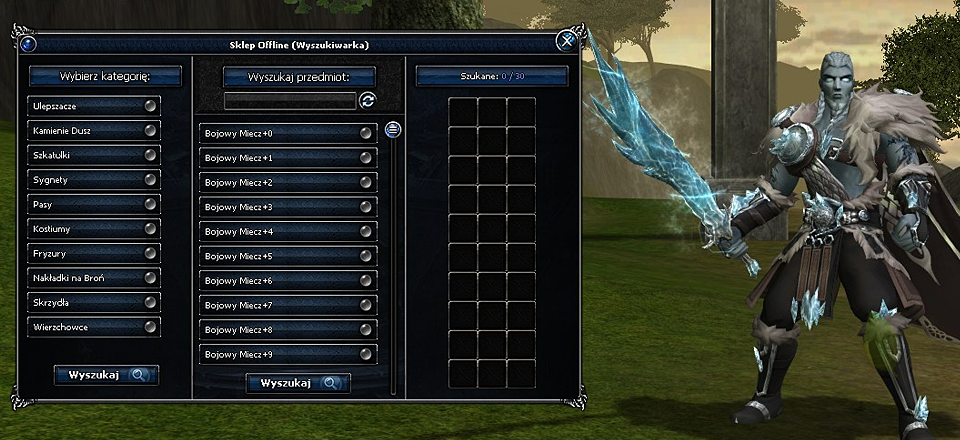This screenshot has width=960, height=440.
Task: Click Wyszukaj below the category list
Action: (106, 375)
